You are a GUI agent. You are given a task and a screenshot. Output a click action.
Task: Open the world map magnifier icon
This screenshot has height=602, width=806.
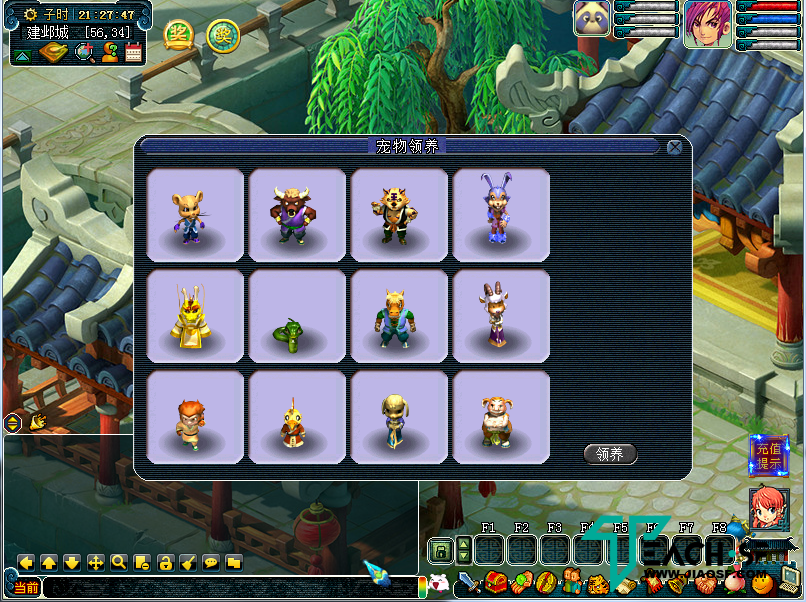click(84, 52)
